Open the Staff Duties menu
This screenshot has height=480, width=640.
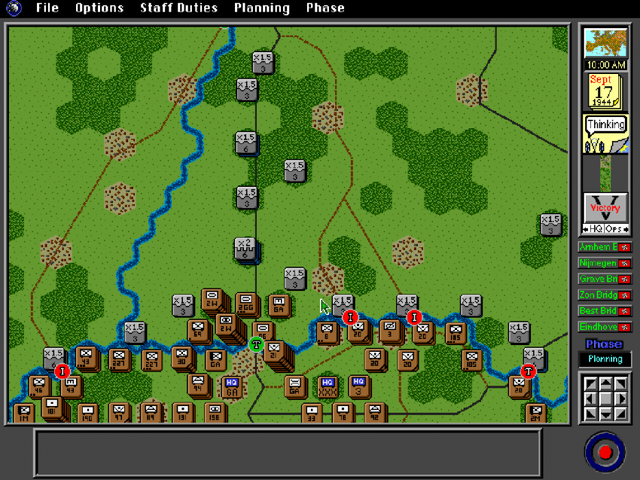[x=178, y=8]
